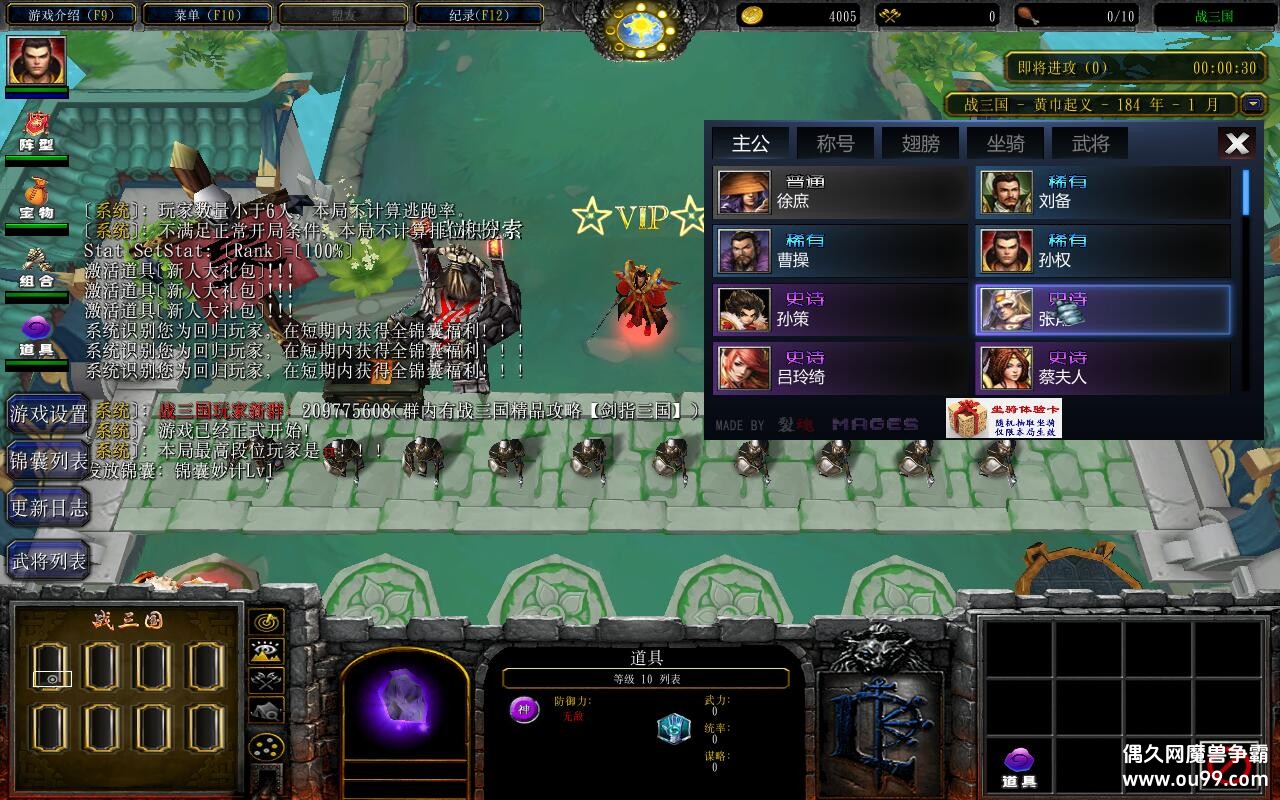Select the 曹操 lord entry

point(841,251)
